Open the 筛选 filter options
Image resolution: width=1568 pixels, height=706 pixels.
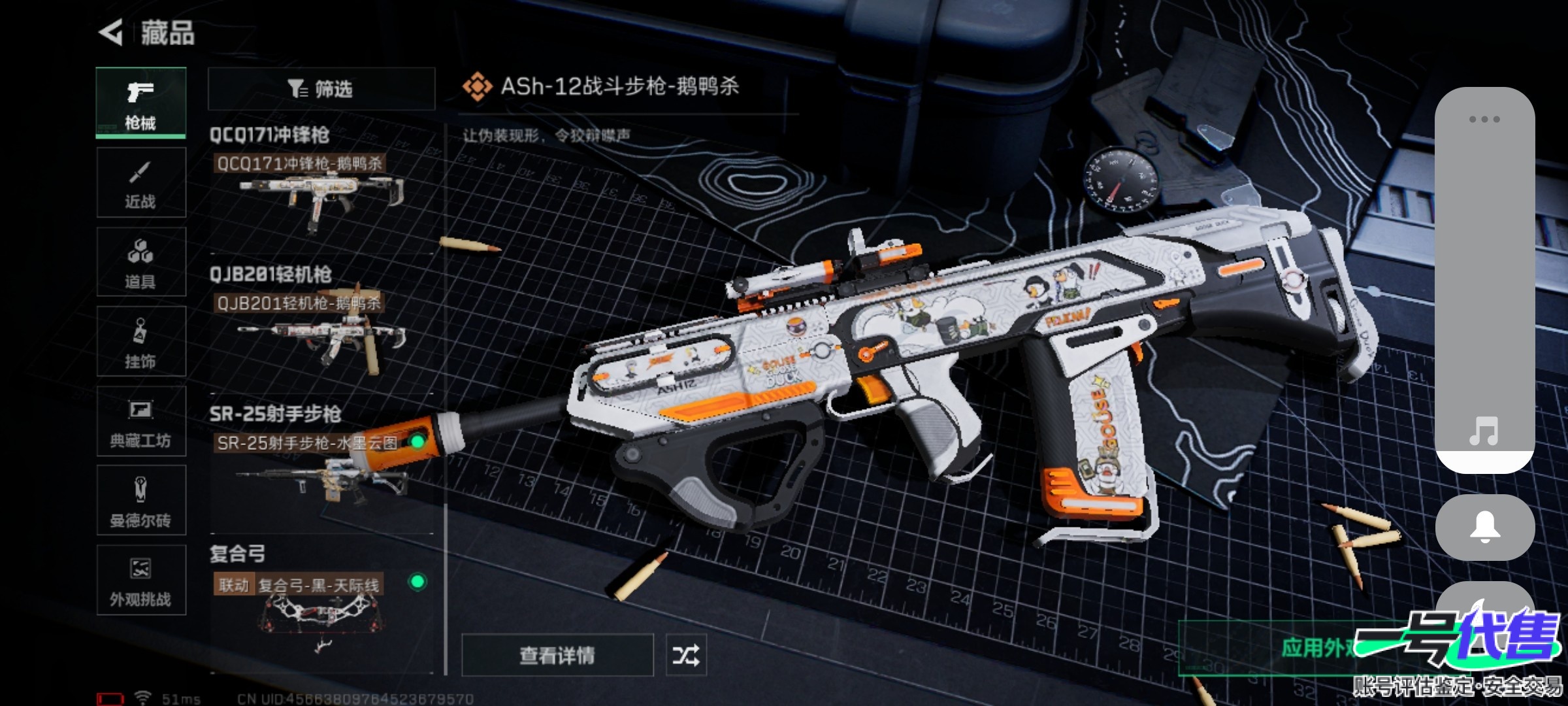tap(321, 88)
